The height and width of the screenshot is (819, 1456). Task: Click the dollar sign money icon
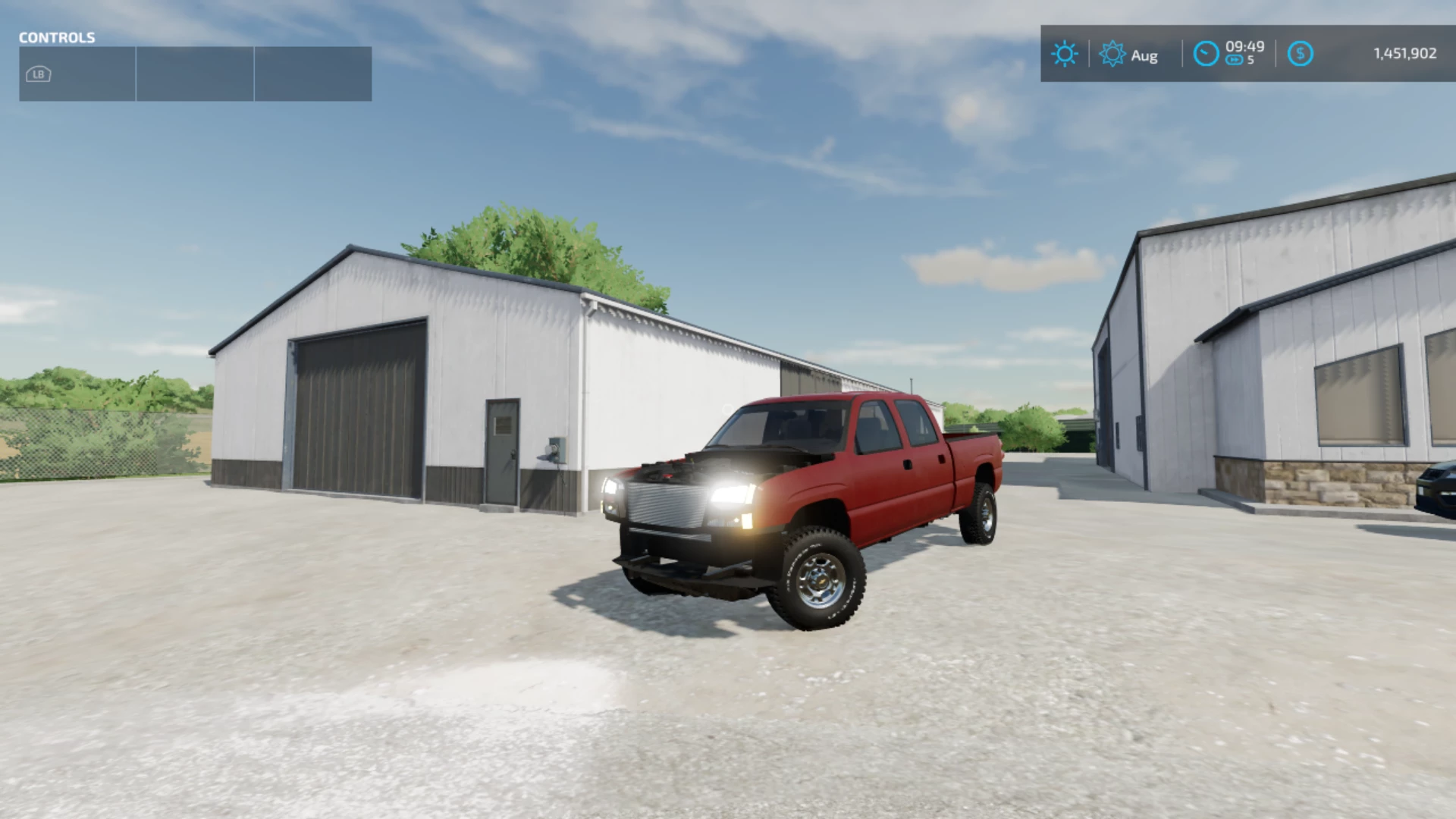(x=1301, y=53)
